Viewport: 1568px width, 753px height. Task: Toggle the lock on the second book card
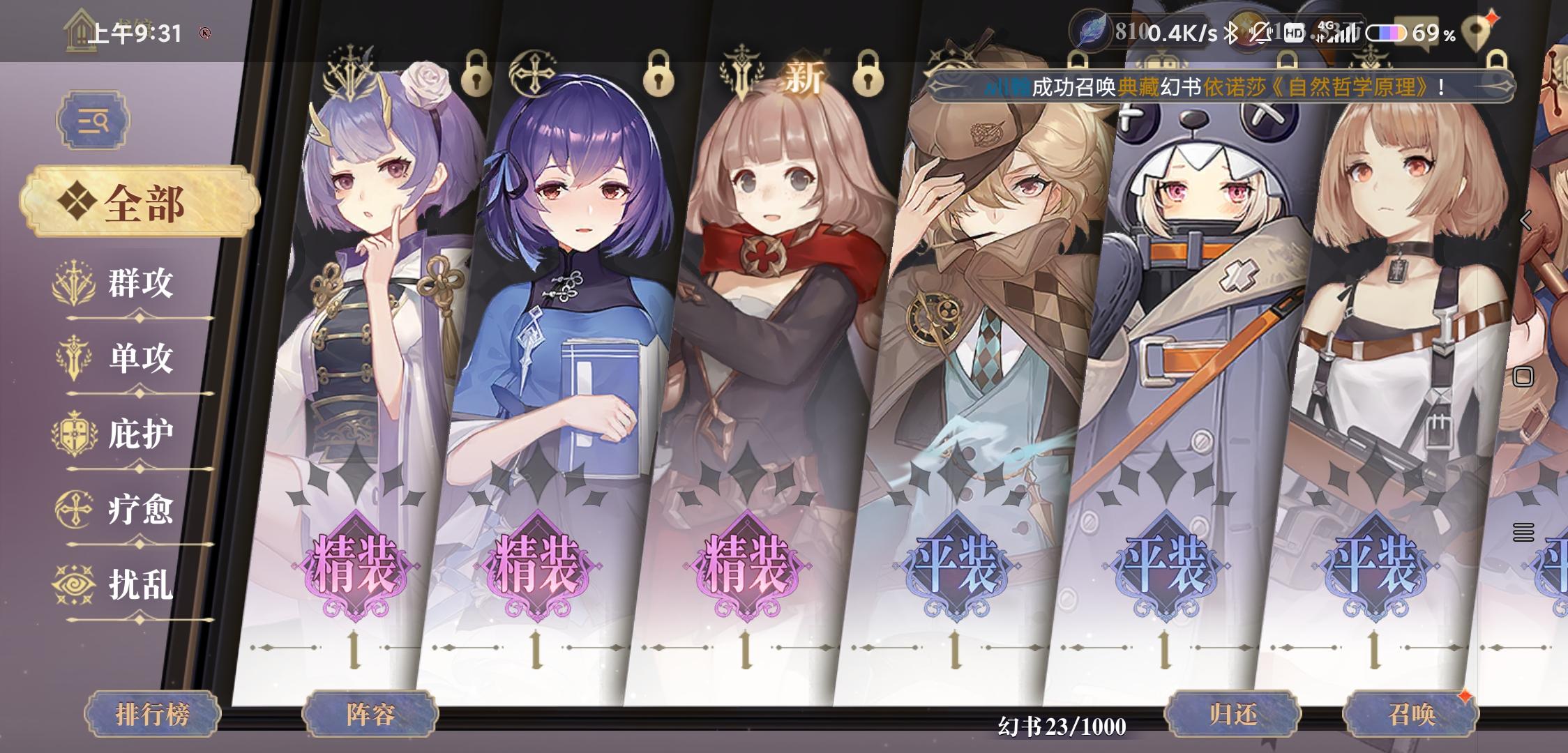point(659,73)
